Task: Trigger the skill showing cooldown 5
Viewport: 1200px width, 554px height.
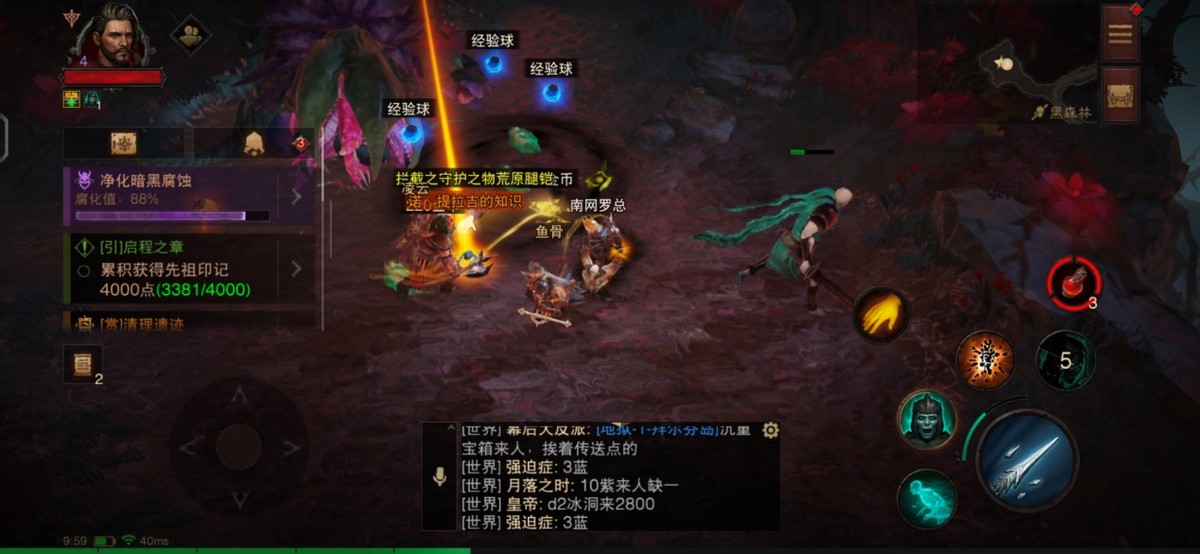Action: (x=1065, y=360)
